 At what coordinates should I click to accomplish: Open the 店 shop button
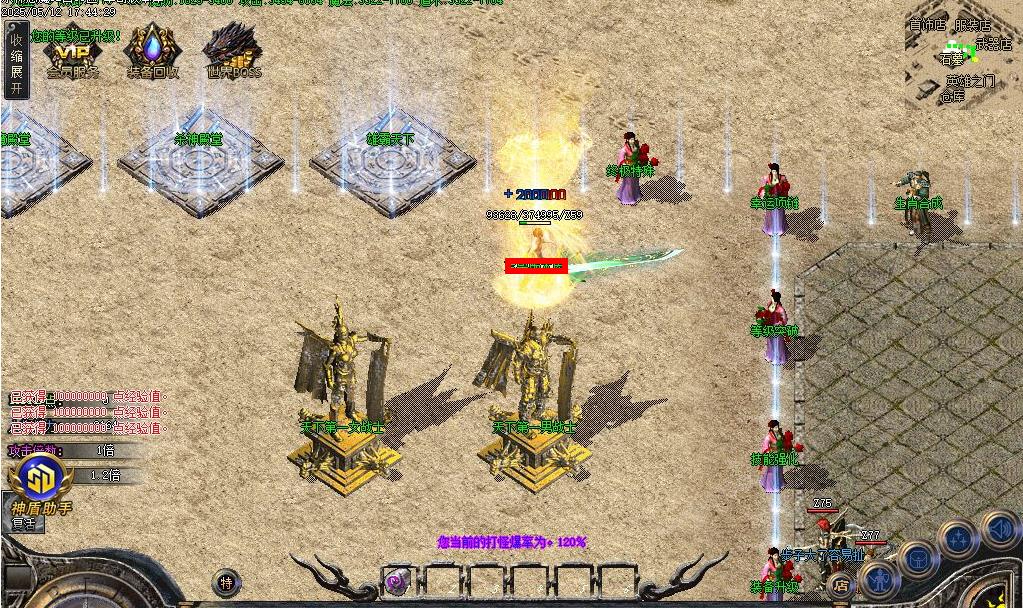pos(841,586)
